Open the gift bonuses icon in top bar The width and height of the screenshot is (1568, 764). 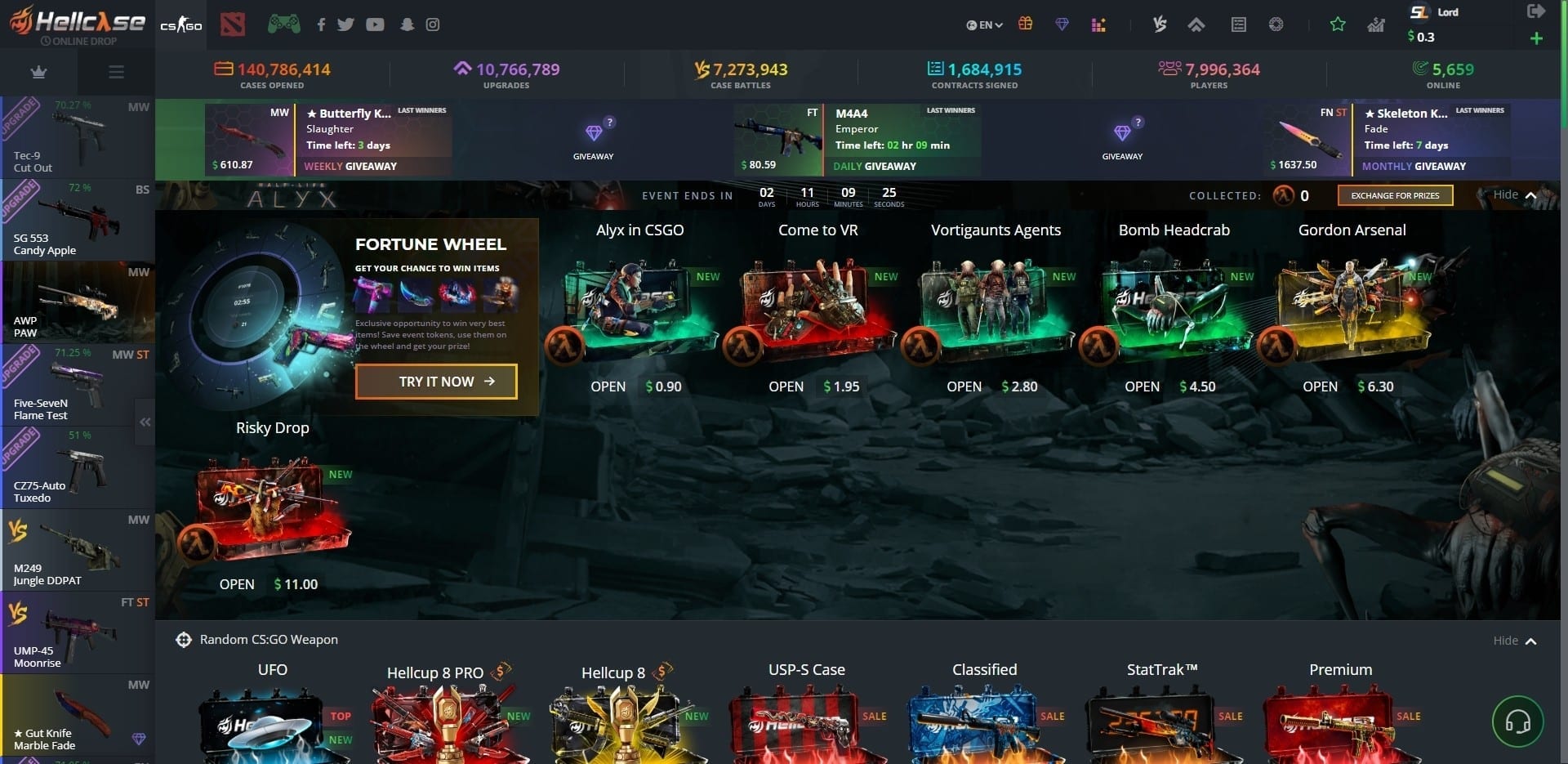pos(1025,24)
